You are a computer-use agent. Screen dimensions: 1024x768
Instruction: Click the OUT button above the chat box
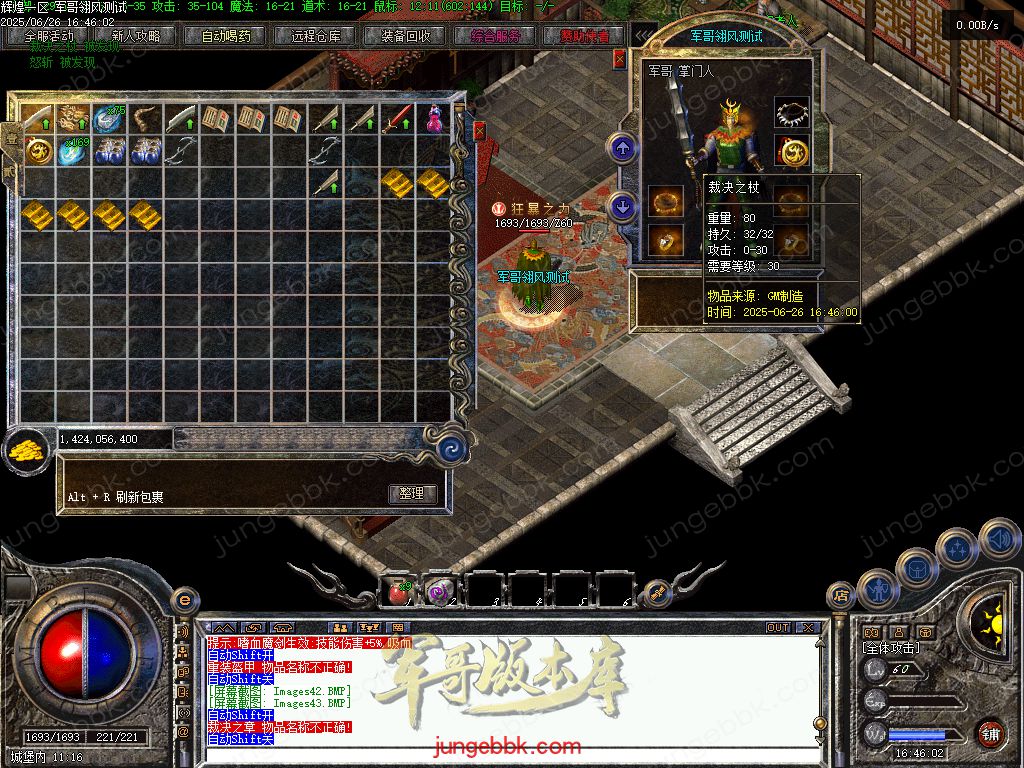point(778,627)
